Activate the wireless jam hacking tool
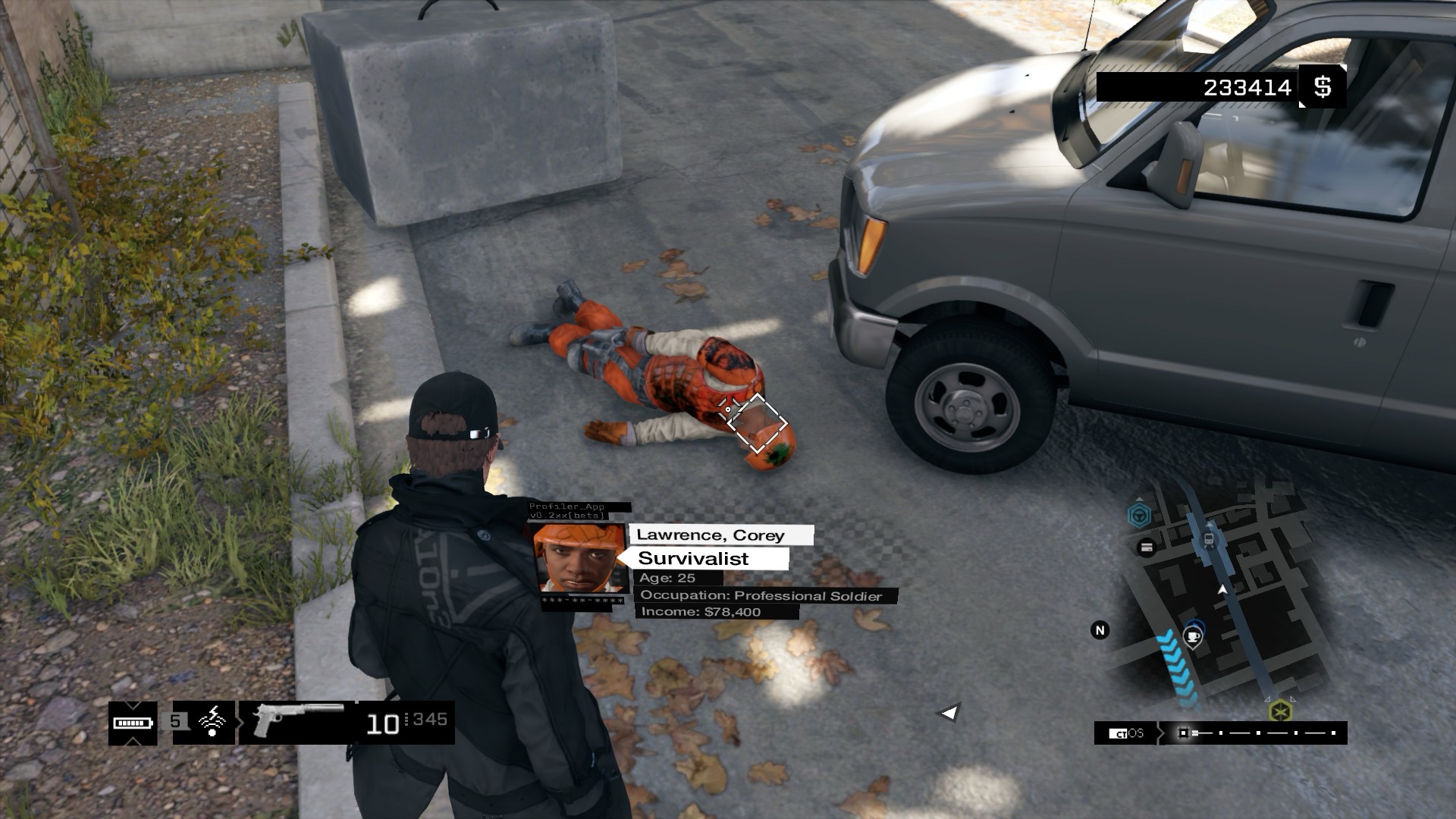Viewport: 1456px width, 819px height. pos(213,721)
